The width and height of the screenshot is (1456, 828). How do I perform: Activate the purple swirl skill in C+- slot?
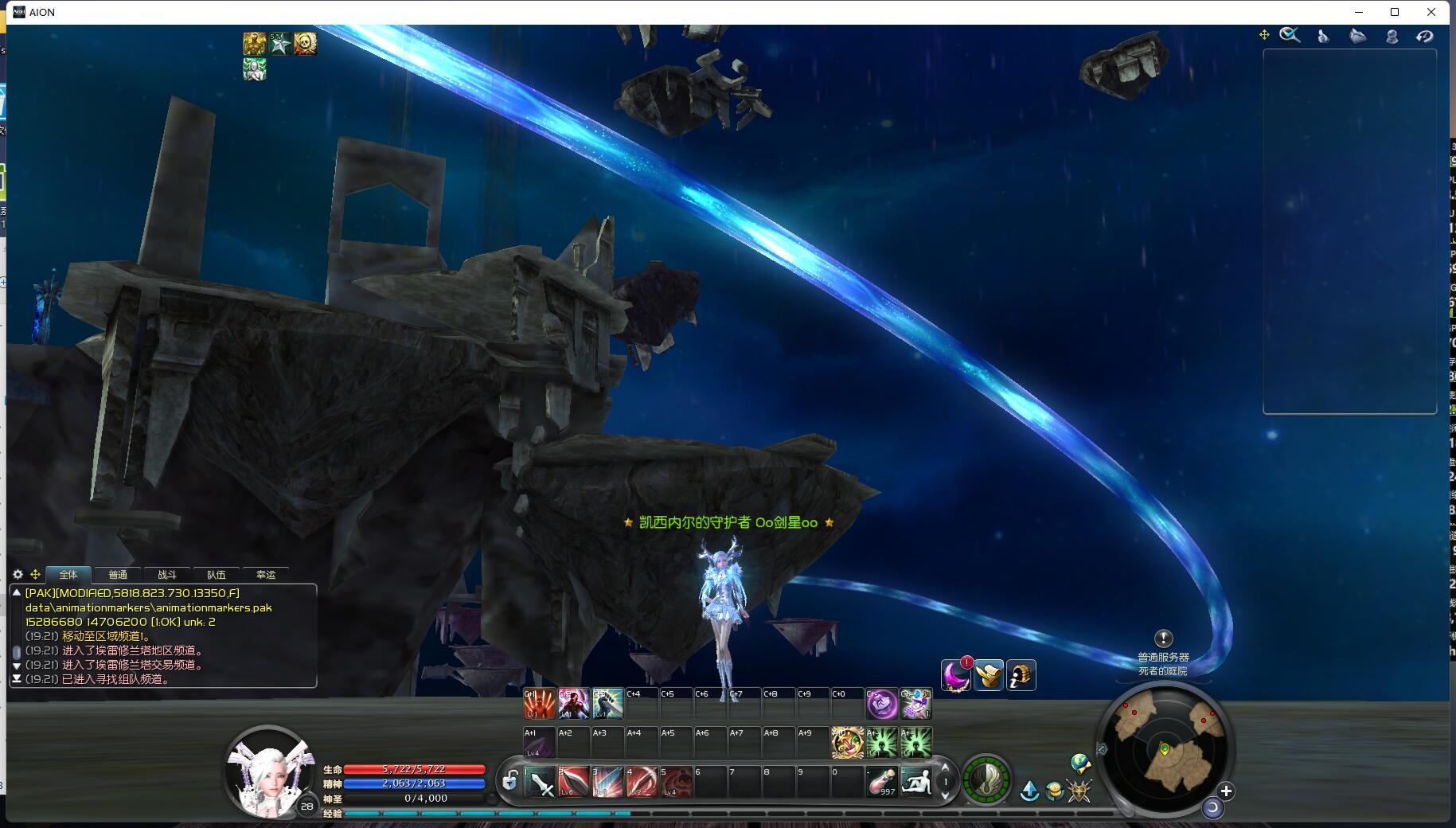(x=881, y=704)
